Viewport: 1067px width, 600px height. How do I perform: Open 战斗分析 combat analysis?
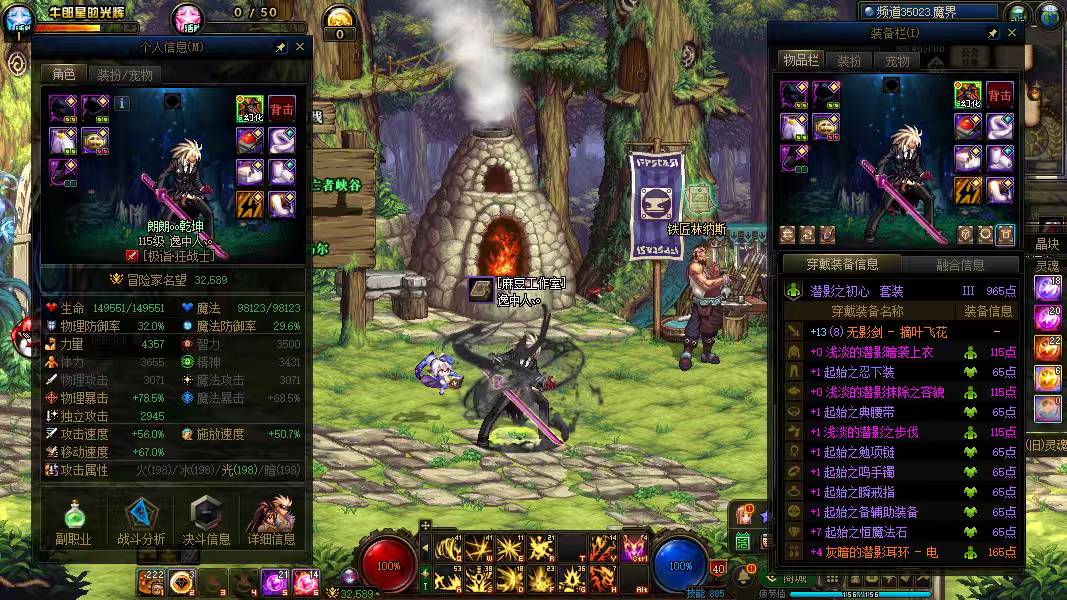pyautogui.click(x=141, y=522)
